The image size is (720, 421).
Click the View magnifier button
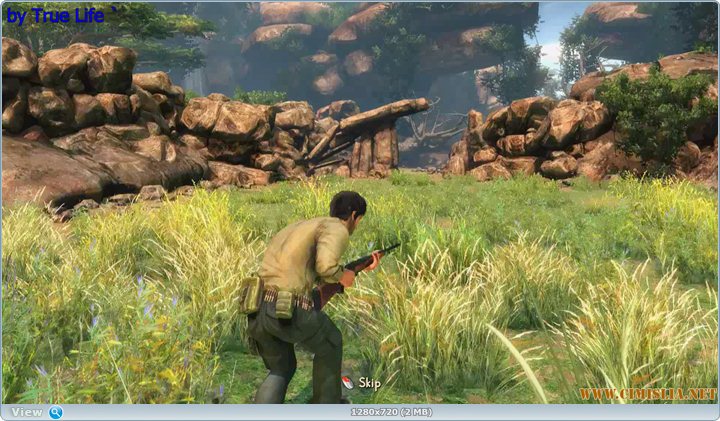[55, 412]
